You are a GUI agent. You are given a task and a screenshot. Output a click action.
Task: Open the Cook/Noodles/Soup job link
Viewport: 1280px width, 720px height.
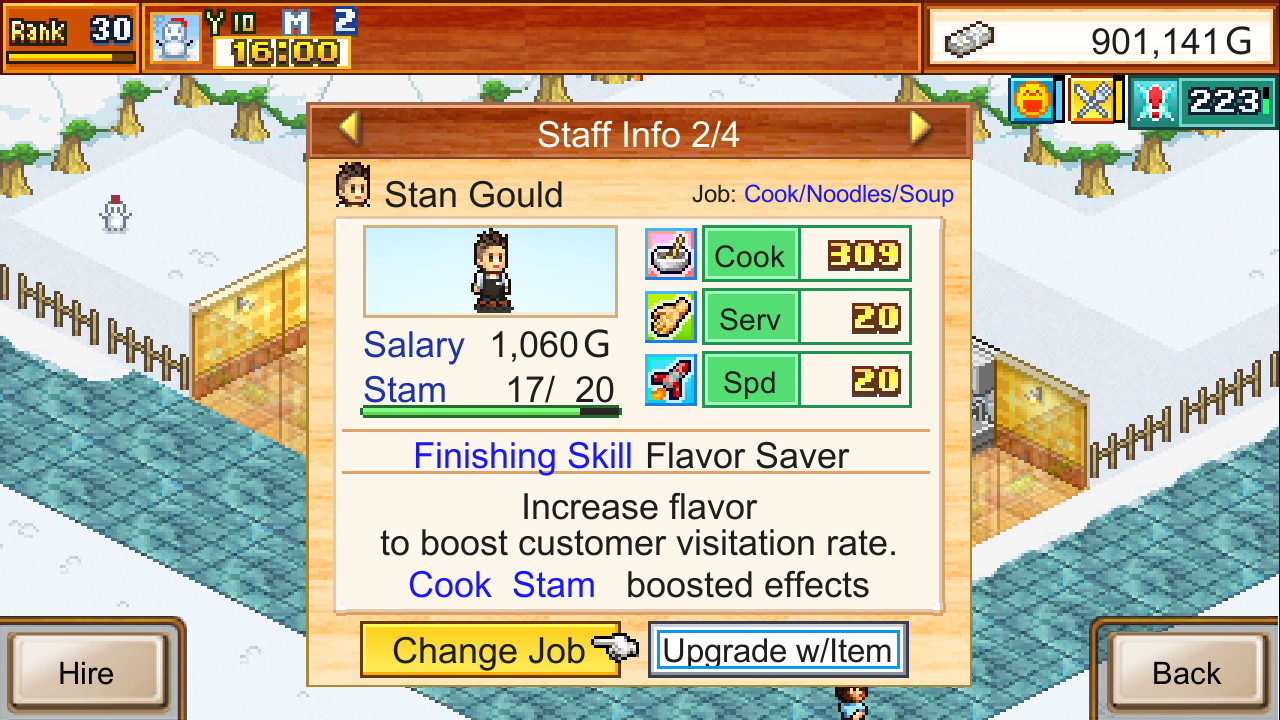pos(848,194)
